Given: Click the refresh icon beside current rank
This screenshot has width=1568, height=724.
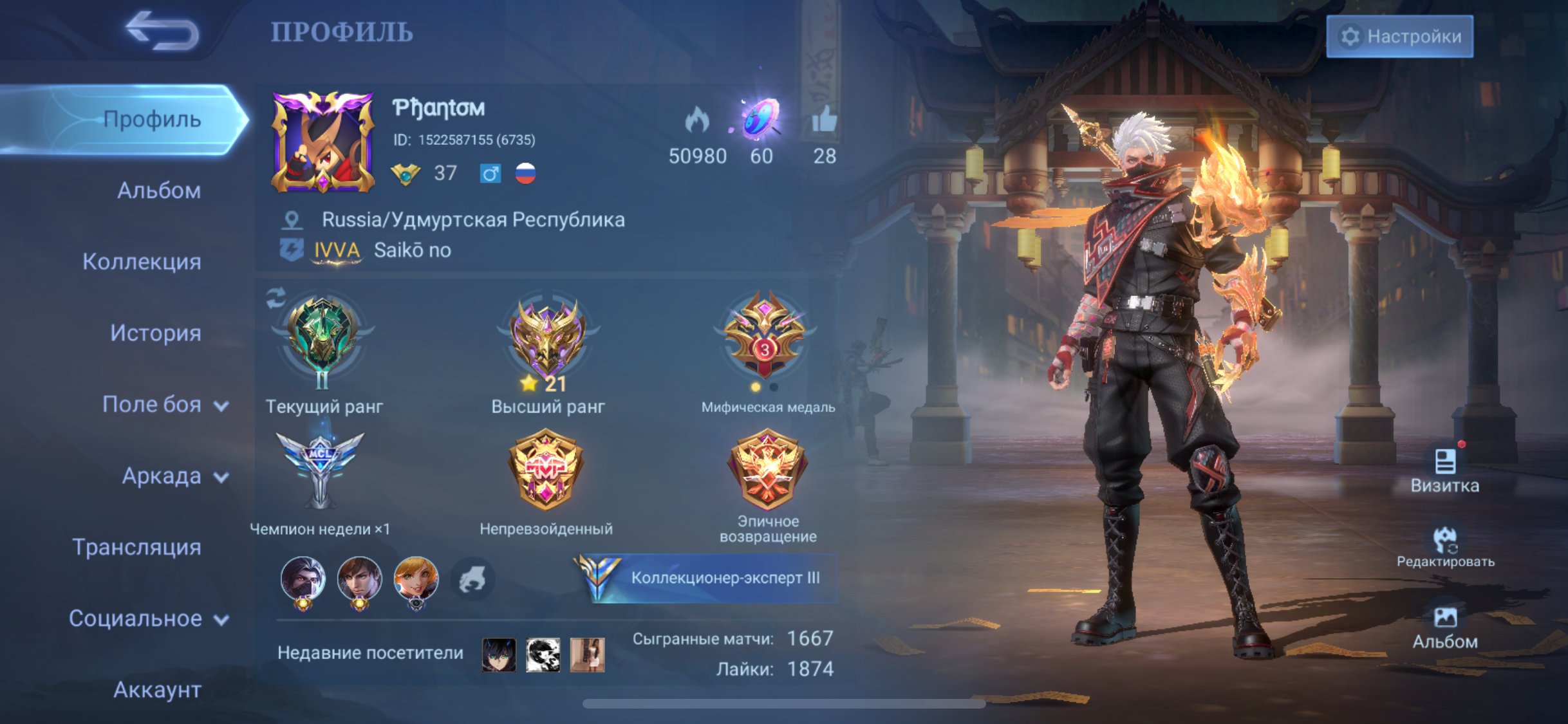Looking at the screenshot, I should coord(275,297).
